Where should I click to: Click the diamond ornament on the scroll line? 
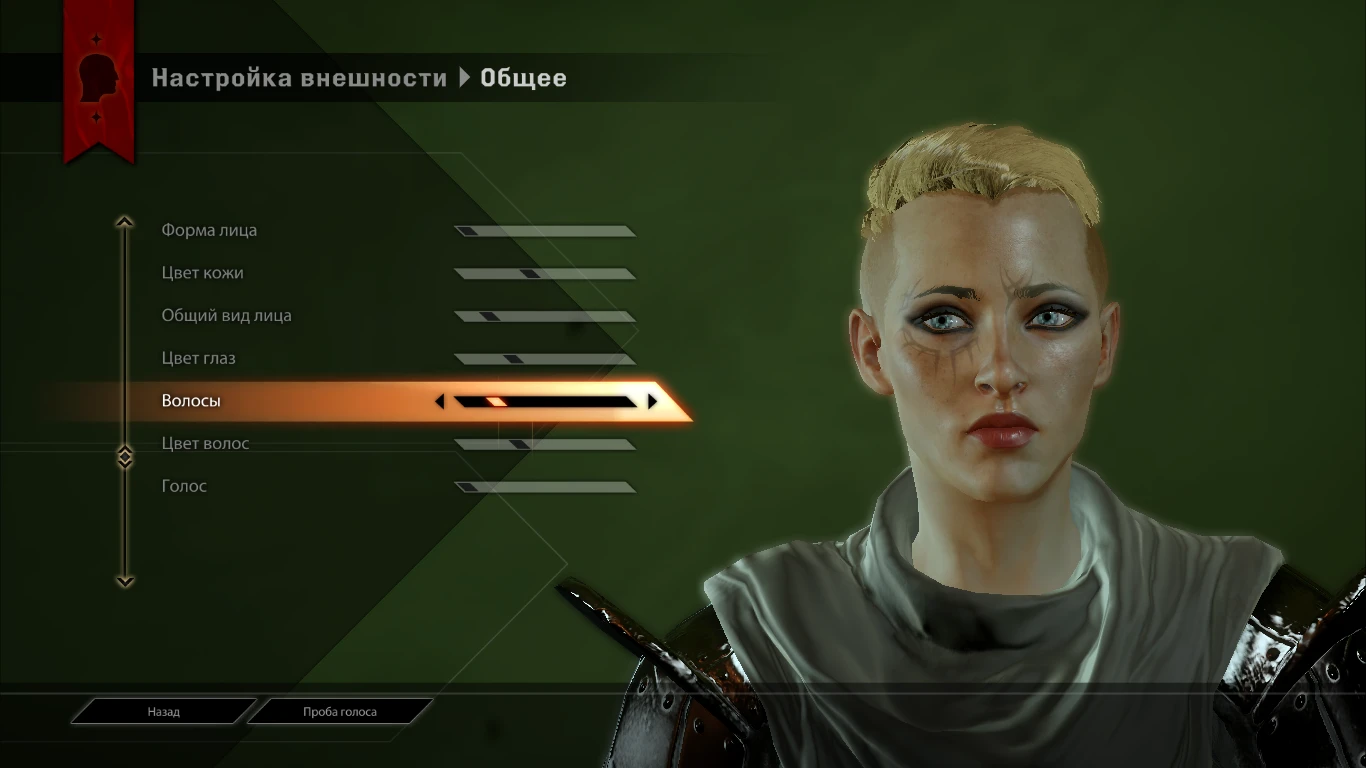tap(125, 457)
